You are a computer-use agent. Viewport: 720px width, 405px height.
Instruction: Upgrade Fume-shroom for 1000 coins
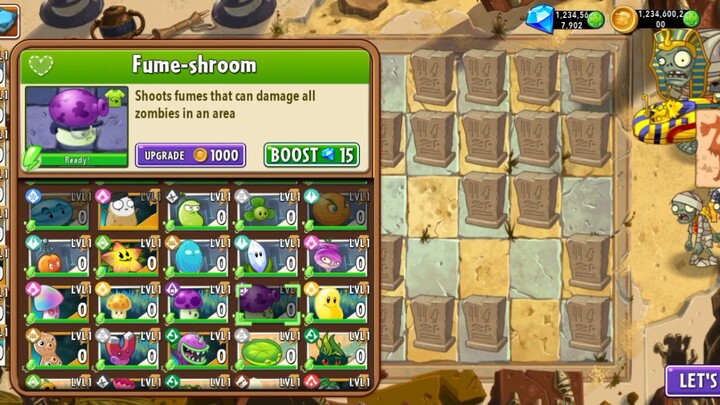pyautogui.click(x=191, y=155)
